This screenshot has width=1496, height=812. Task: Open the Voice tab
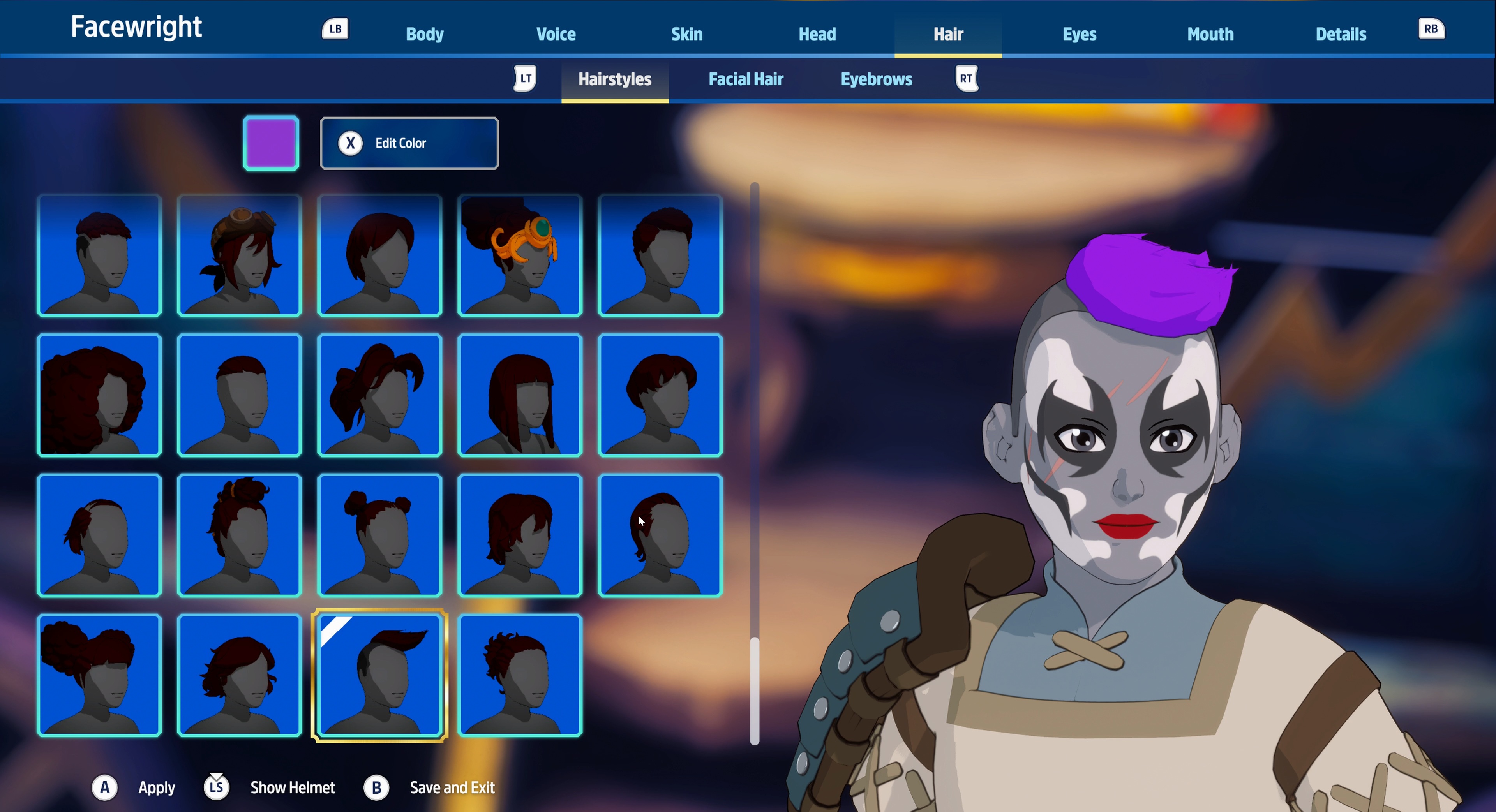point(556,33)
